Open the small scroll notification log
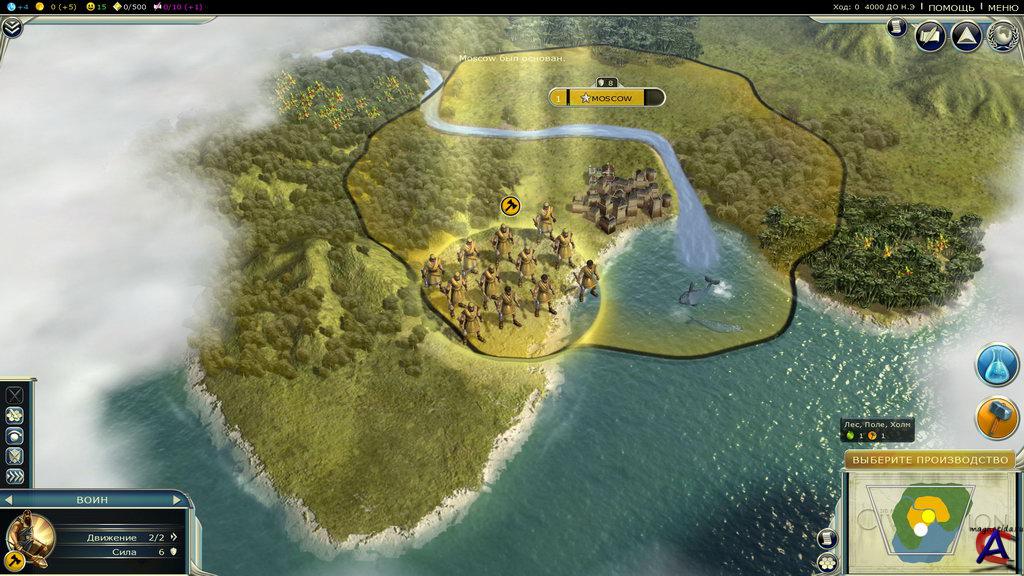Screen dimensions: 1024x576 (896, 27)
